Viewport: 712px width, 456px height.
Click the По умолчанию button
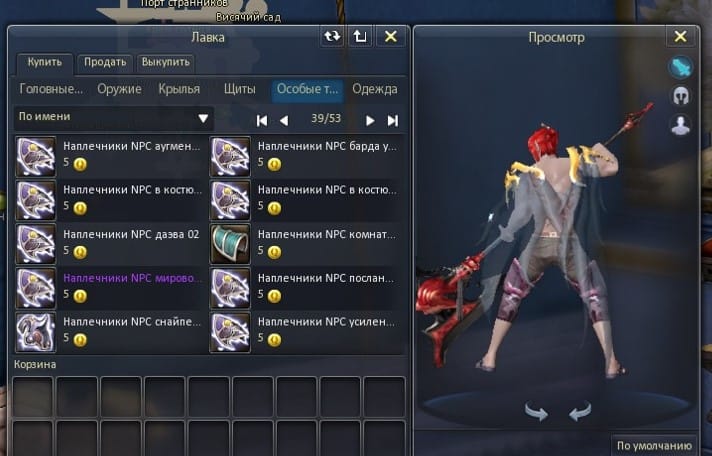coord(654,446)
